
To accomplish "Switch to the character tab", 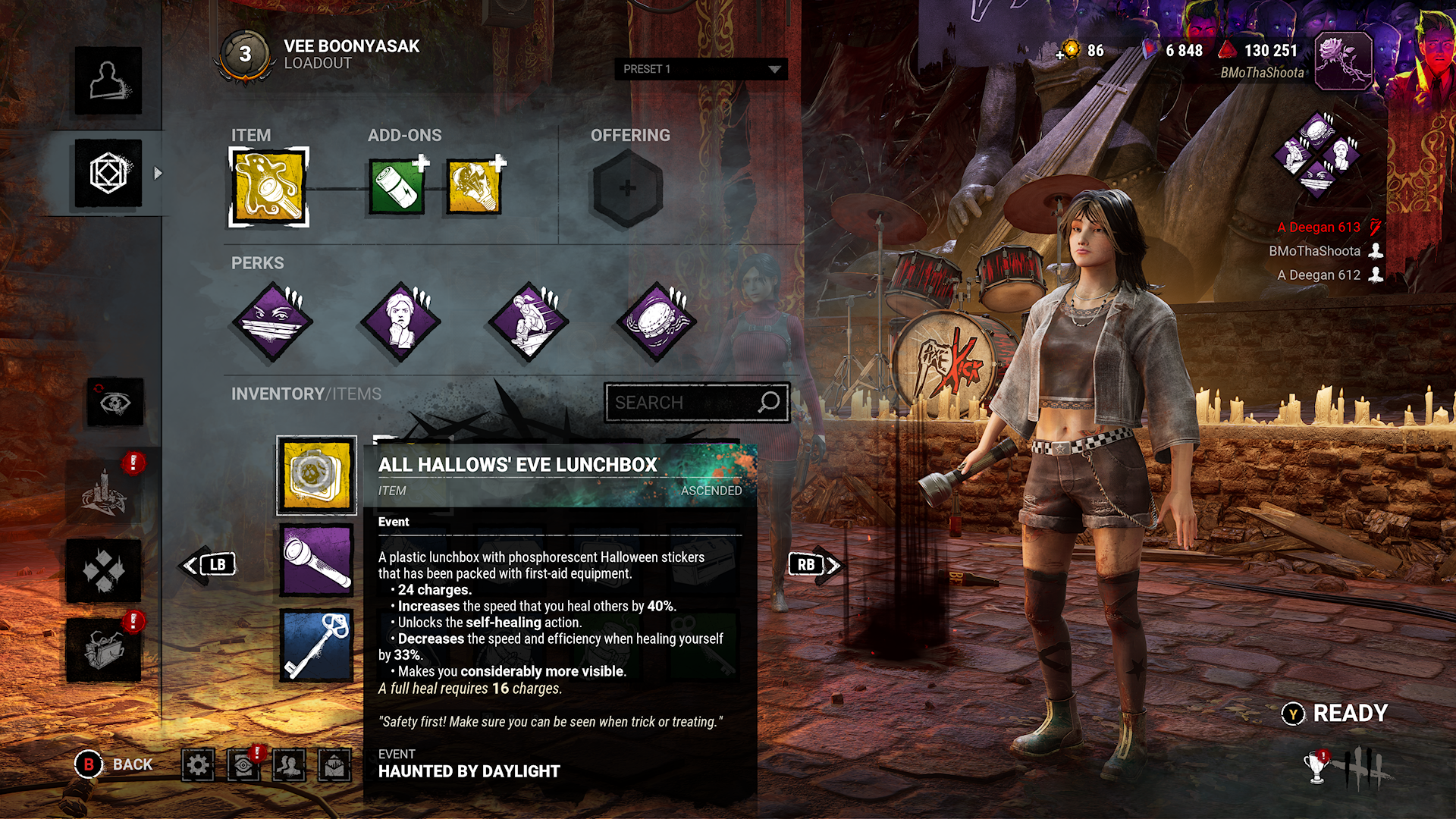I will (108, 81).
